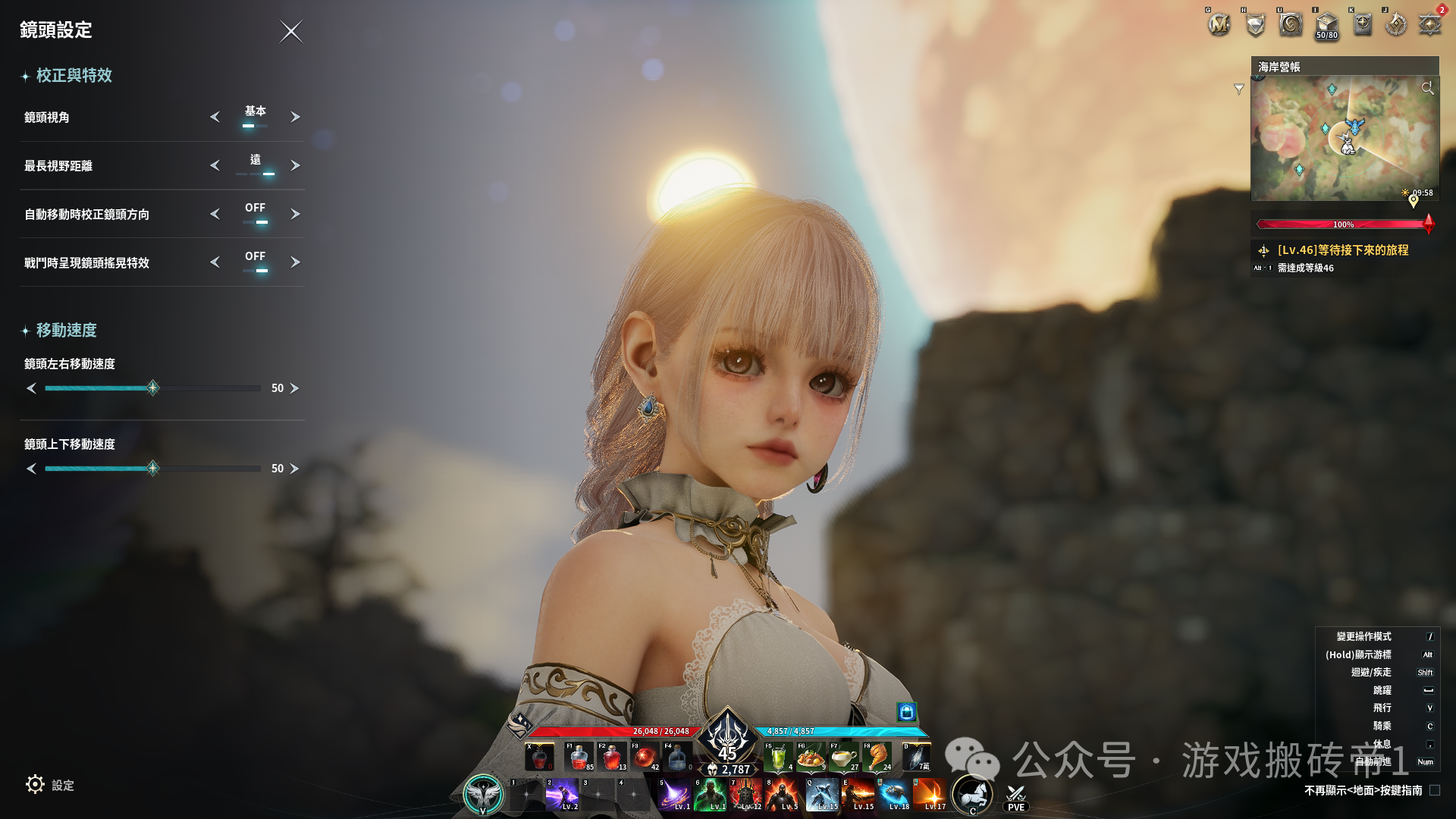Switch 鏡頭視角 to the next option
1456x819 pixels.
coord(295,117)
